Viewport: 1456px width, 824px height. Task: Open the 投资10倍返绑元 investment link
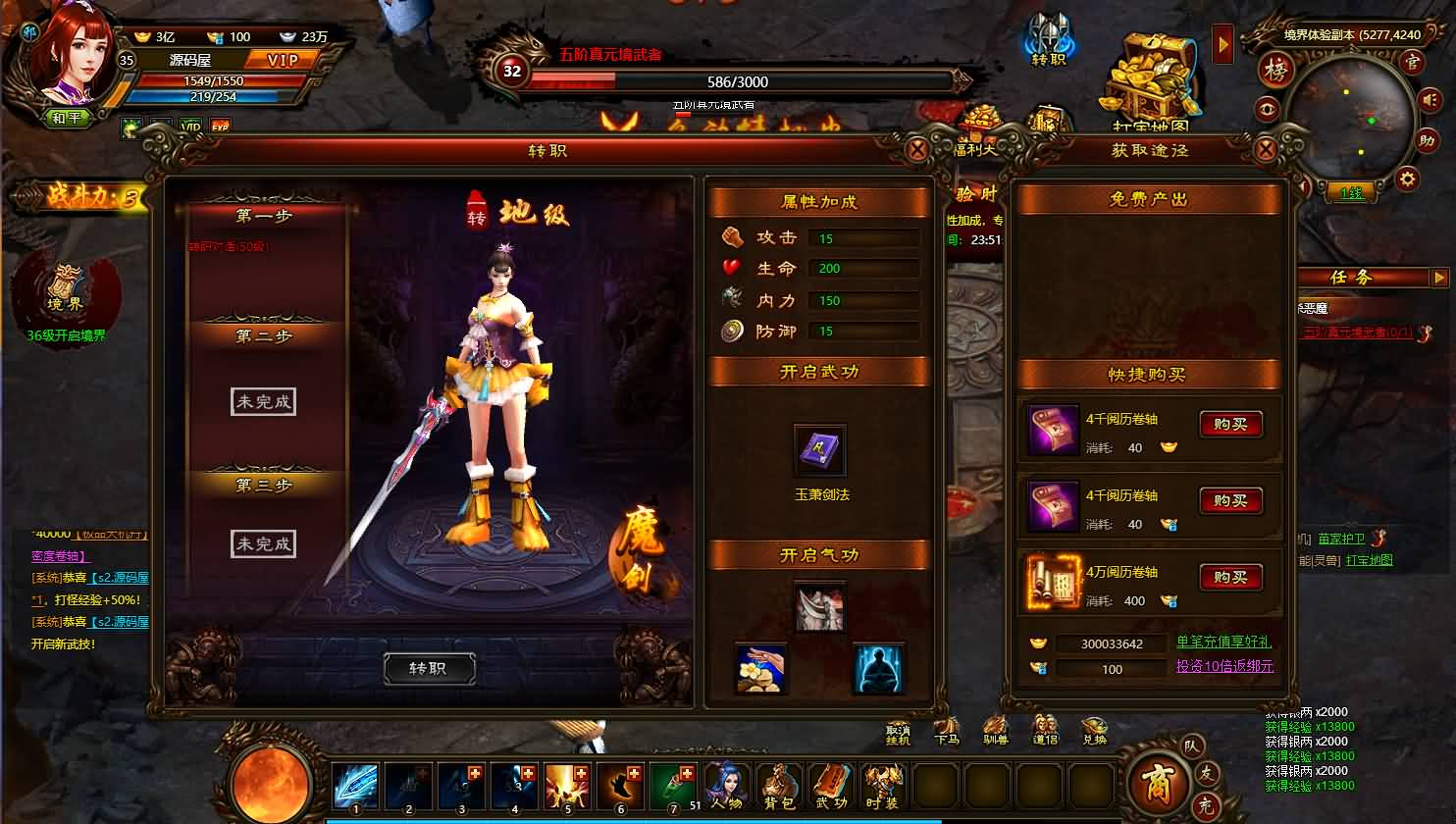[1223, 667]
